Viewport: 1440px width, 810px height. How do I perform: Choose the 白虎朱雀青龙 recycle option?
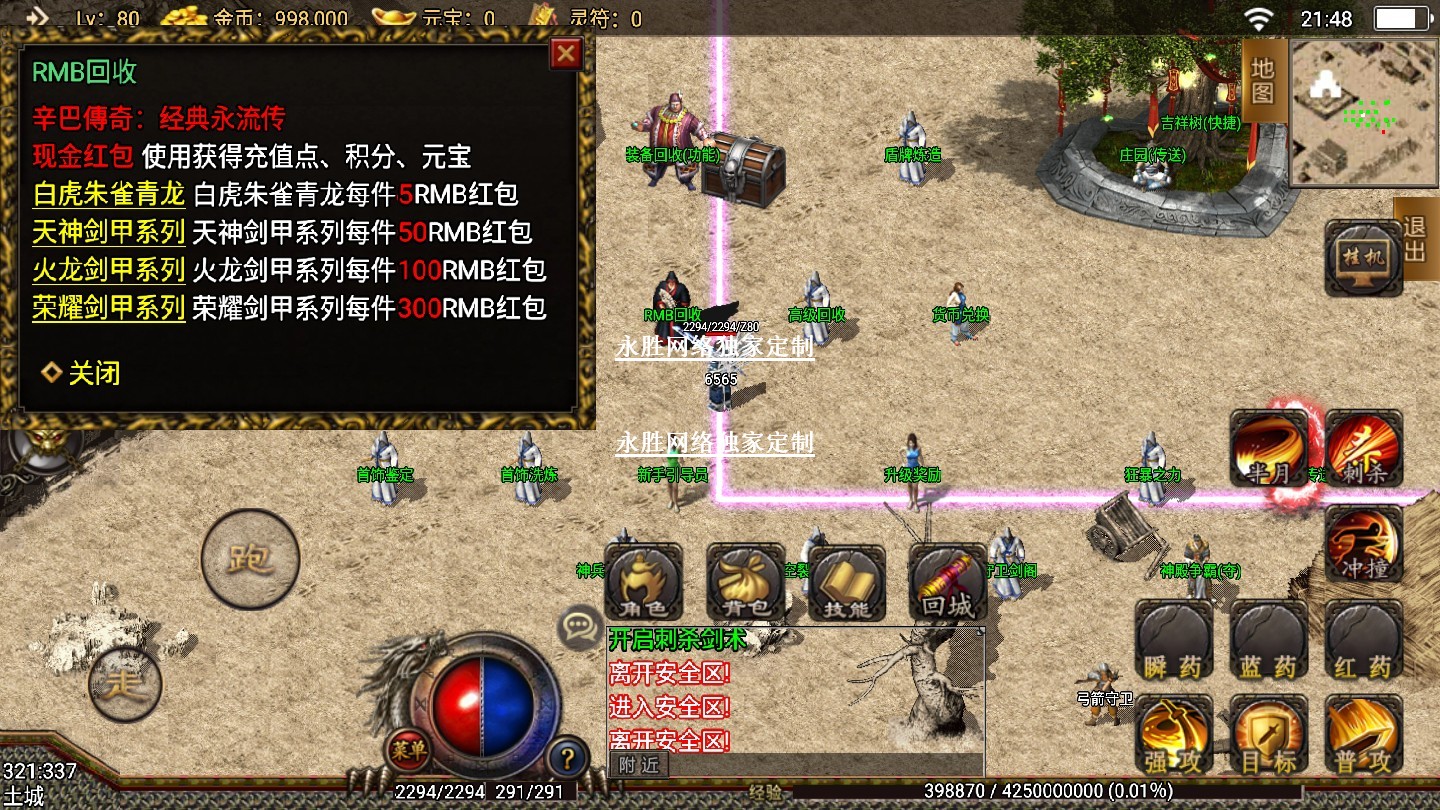point(109,194)
